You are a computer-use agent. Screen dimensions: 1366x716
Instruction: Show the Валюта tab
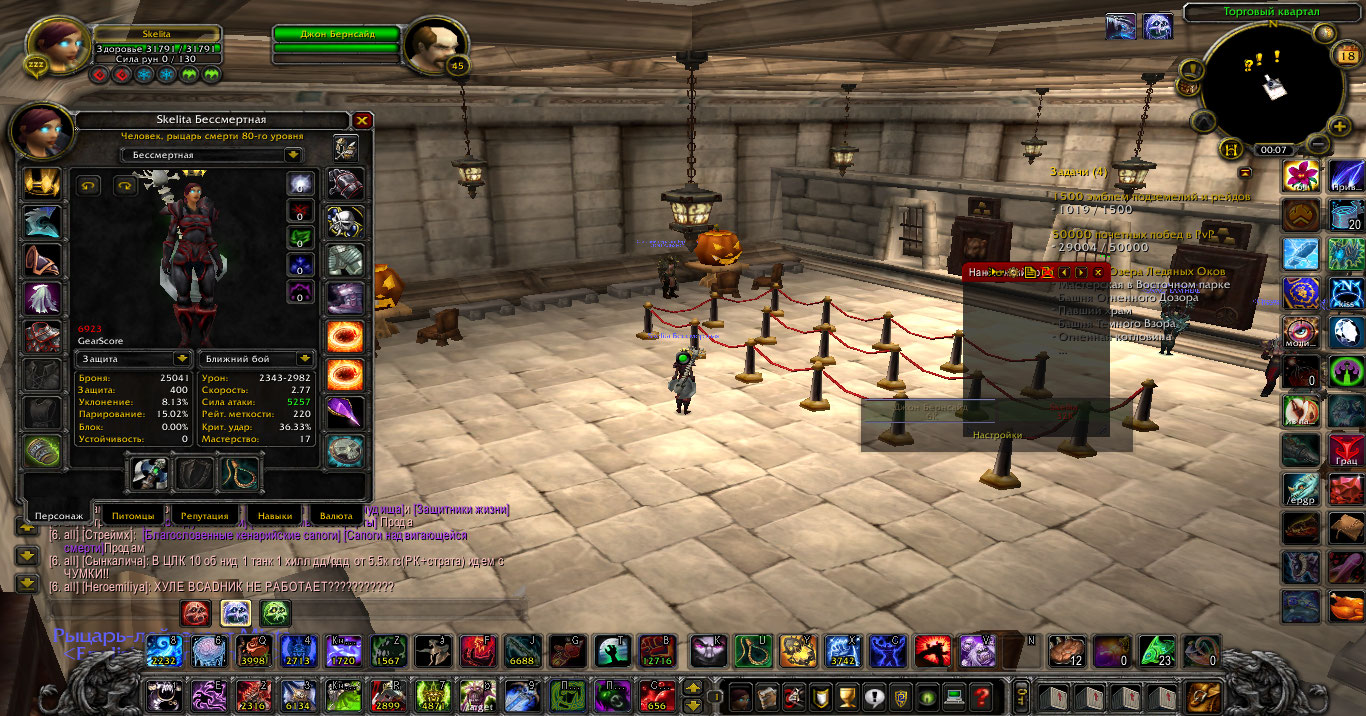coord(336,516)
